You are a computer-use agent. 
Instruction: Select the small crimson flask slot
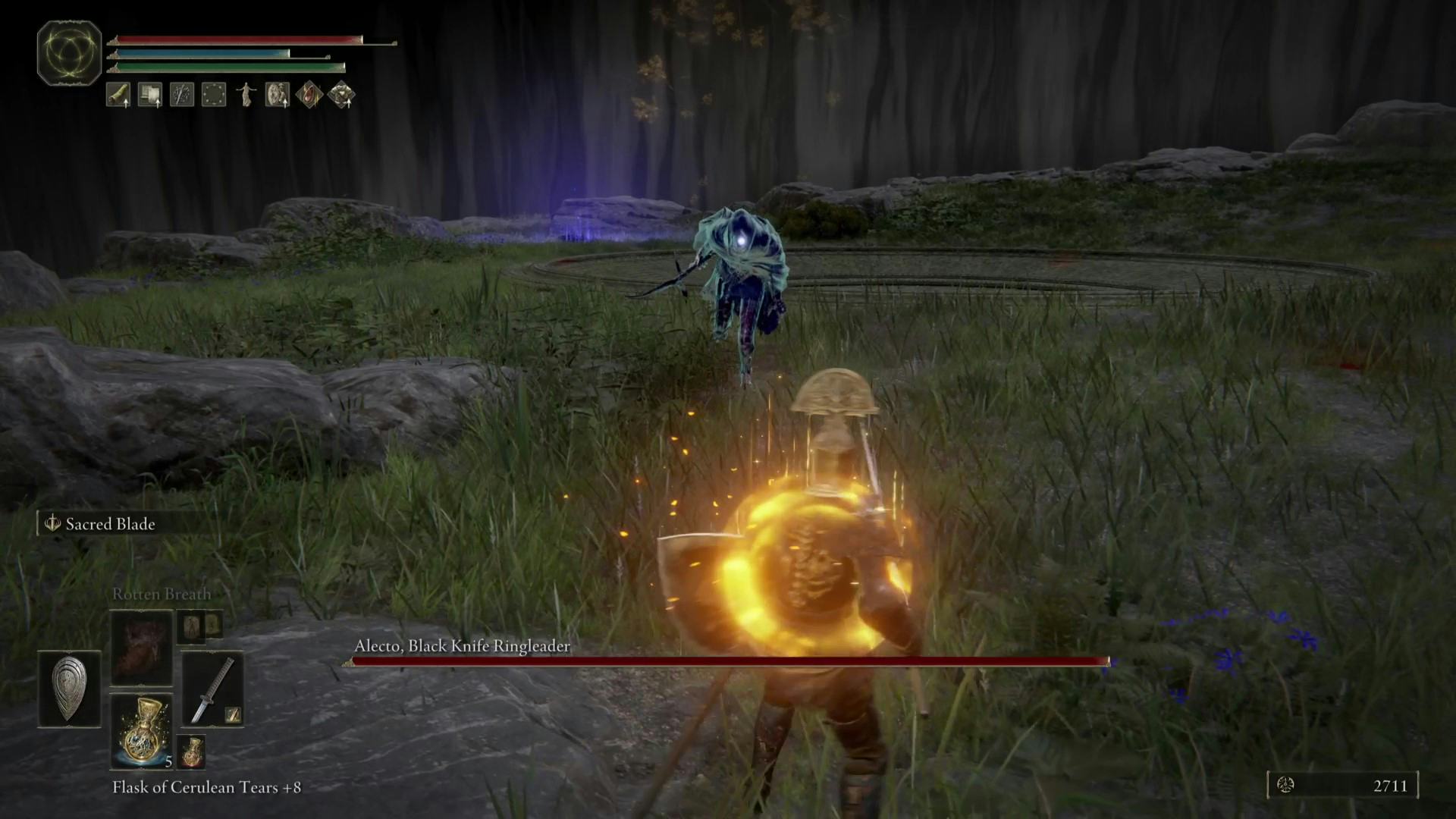click(191, 751)
